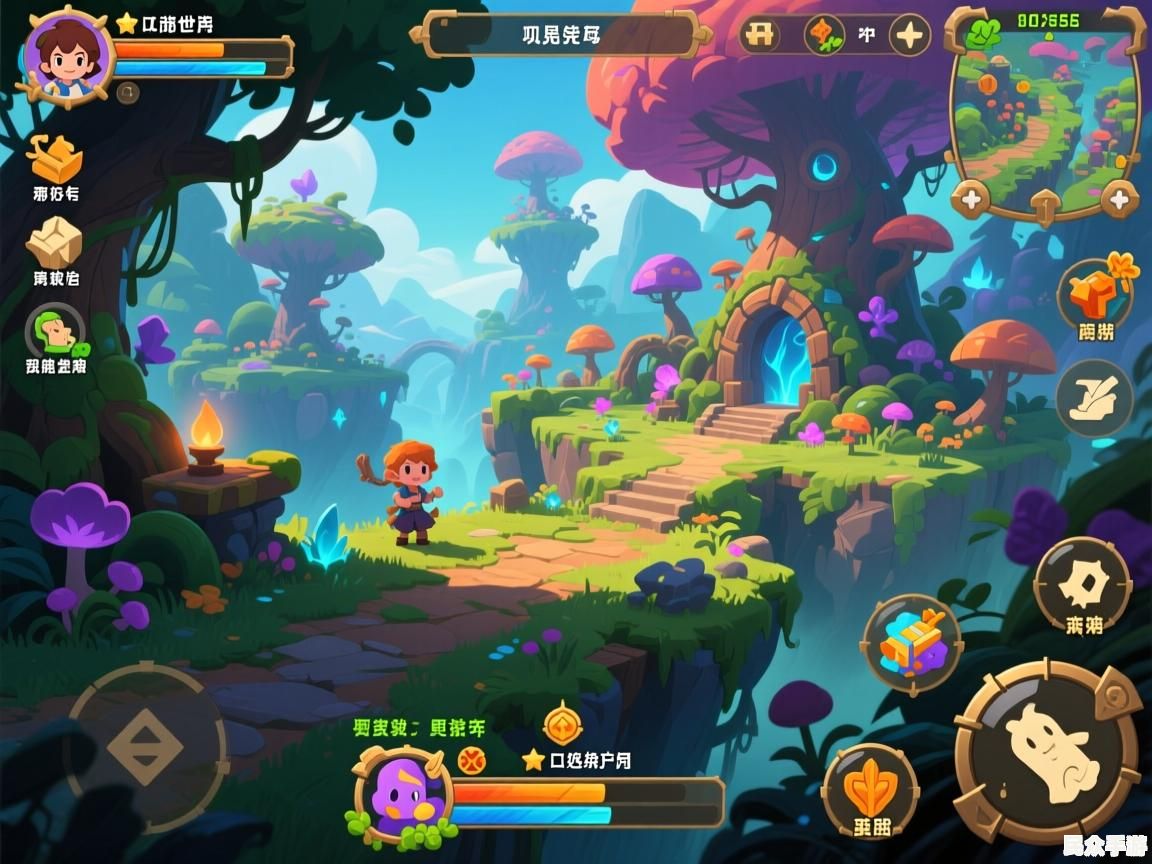This screenshot has width=1152, height=864.
Task: Open the player avatar portrait
Action: click(66, 54)
